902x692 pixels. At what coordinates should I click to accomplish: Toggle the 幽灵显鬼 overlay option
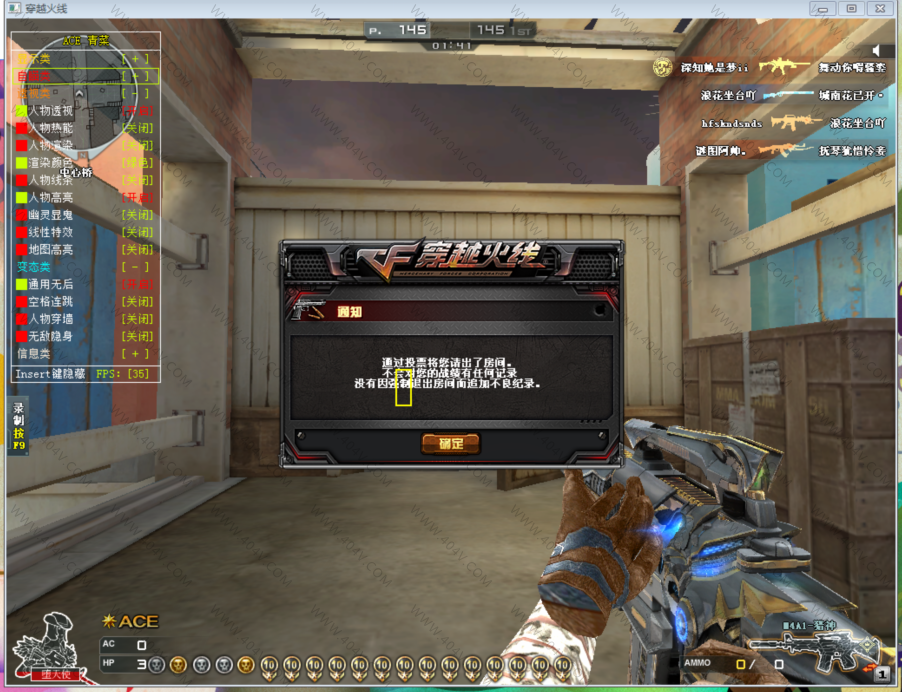point(136,215)
